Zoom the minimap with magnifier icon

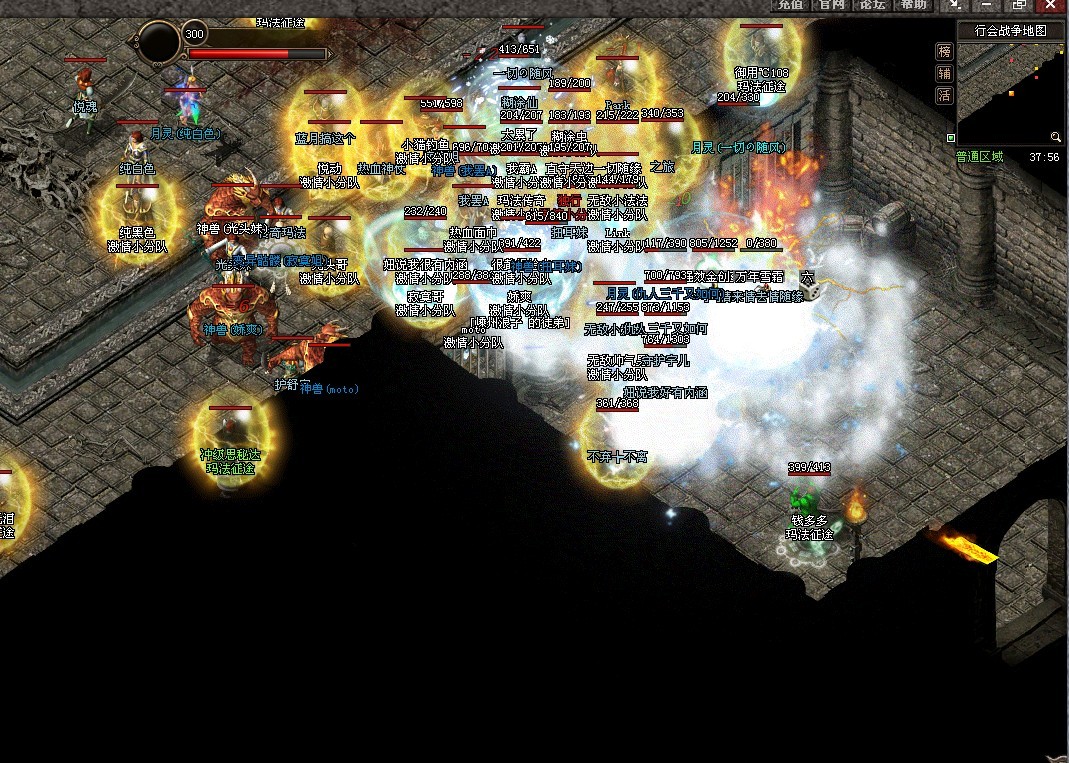[x=1055, y=137]
